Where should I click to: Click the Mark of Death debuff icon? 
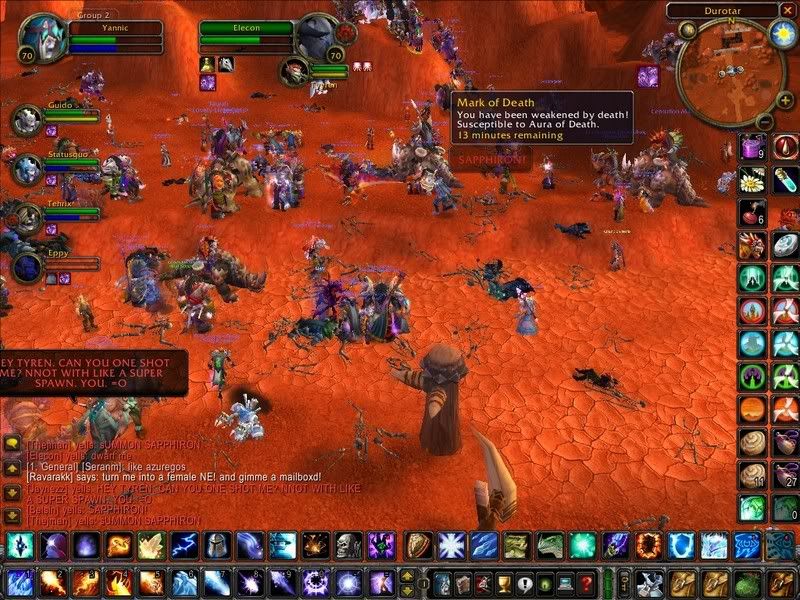pos(648,75)
